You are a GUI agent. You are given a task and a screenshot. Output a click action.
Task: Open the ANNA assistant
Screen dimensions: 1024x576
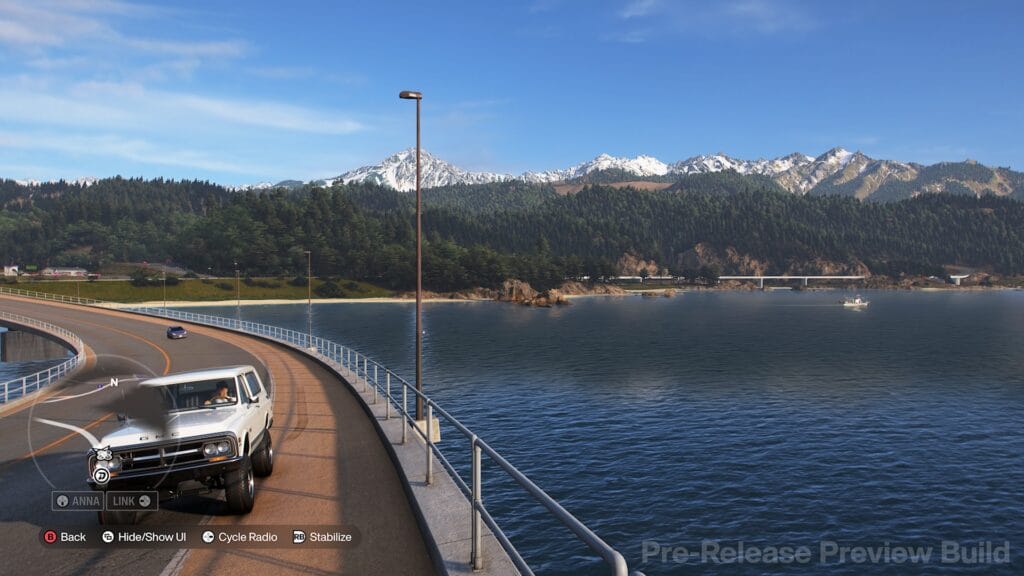click(x=78, y=501)
